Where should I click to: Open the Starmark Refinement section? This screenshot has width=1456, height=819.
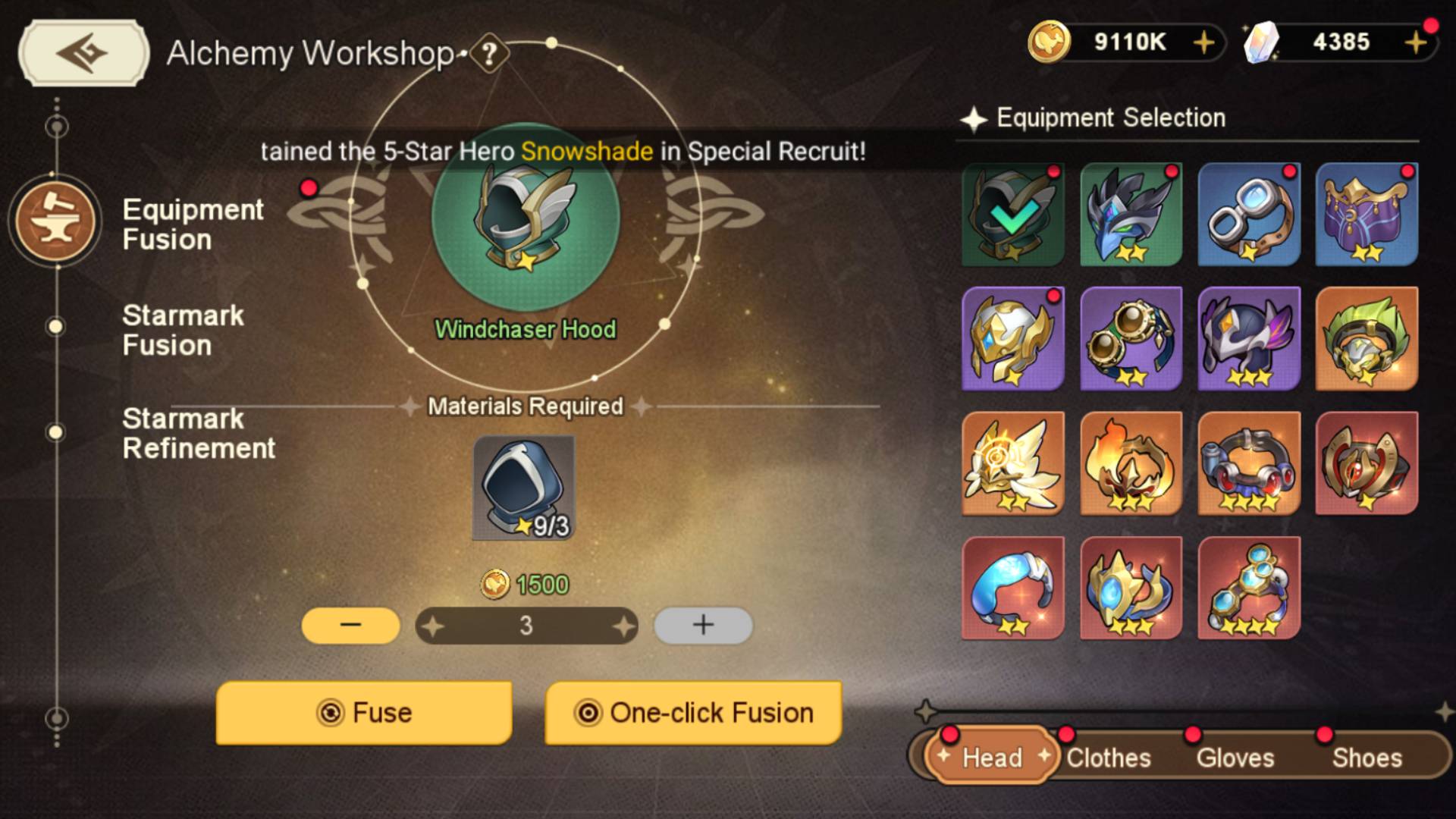coord(199,433)
